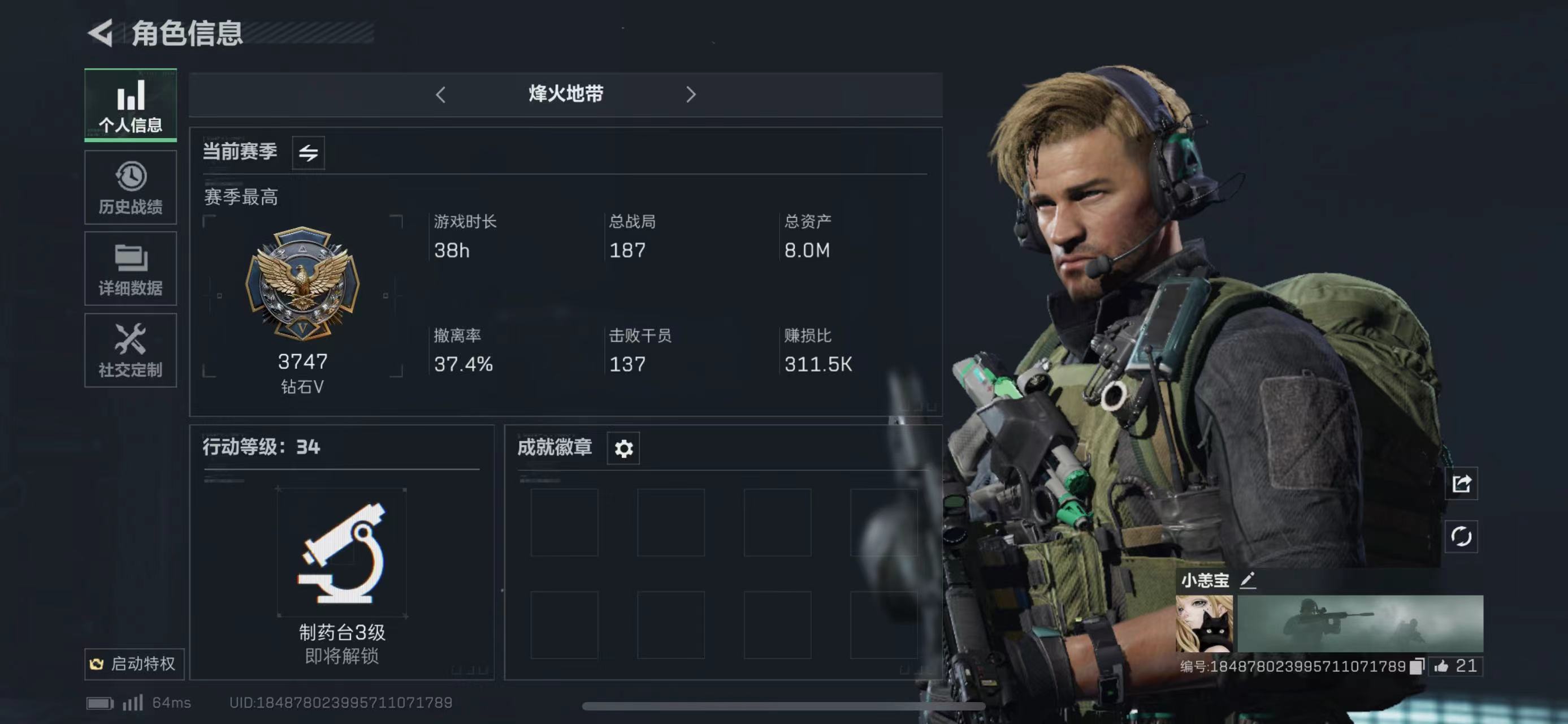Go back from the 角色信息 screen
Screen dimensions: 1568x724
point(101,33)
